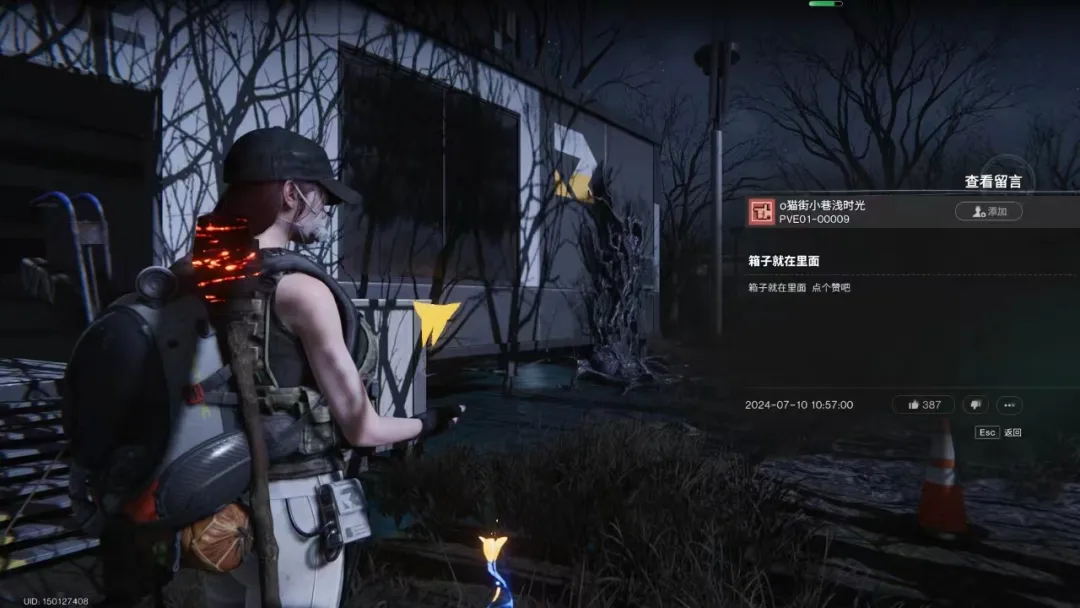Like the message with 387 thumbs-up
This screenshot has width=1080, height=608.
tap(922, 405)
